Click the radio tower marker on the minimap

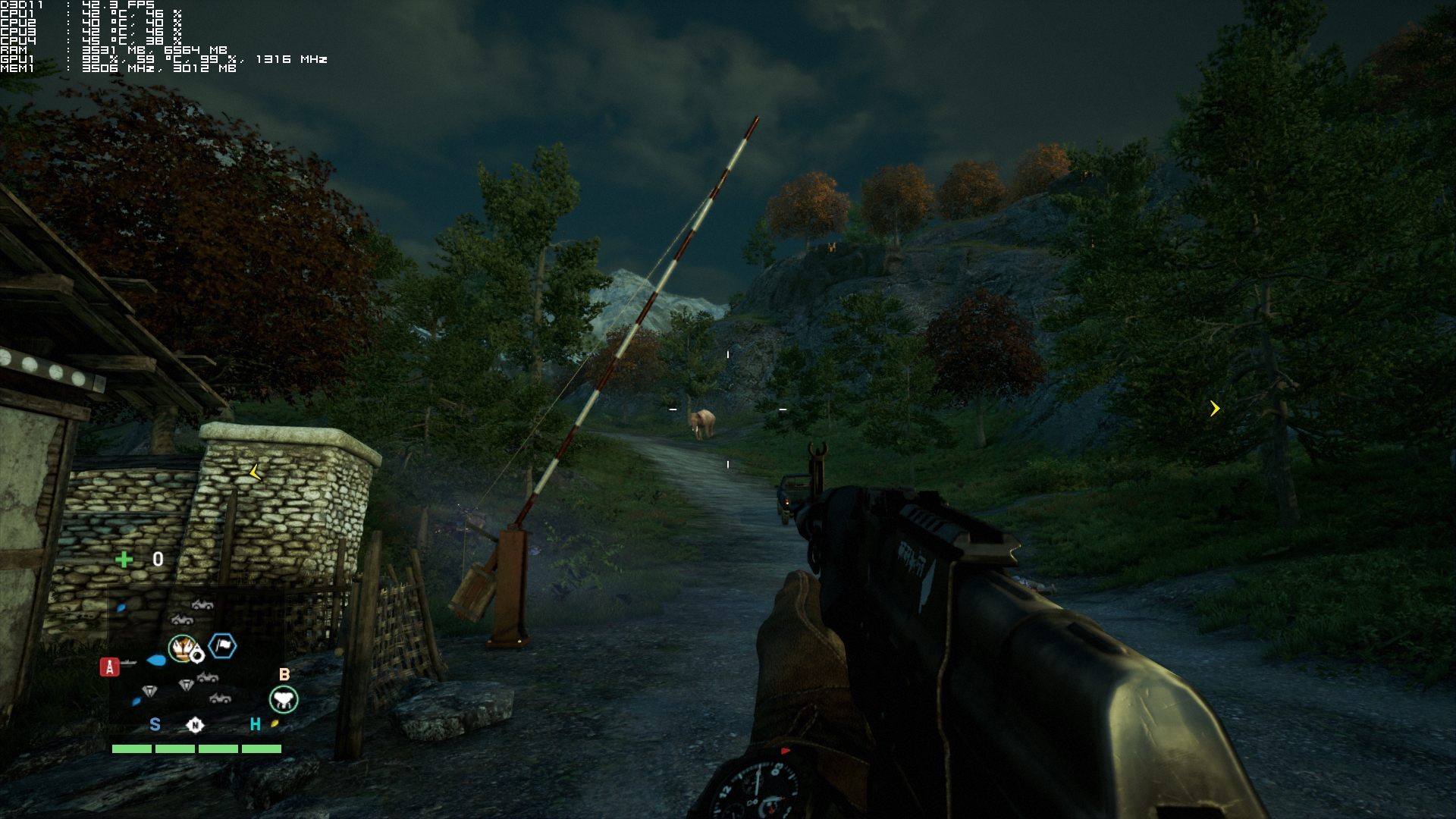tap(110, 667)
